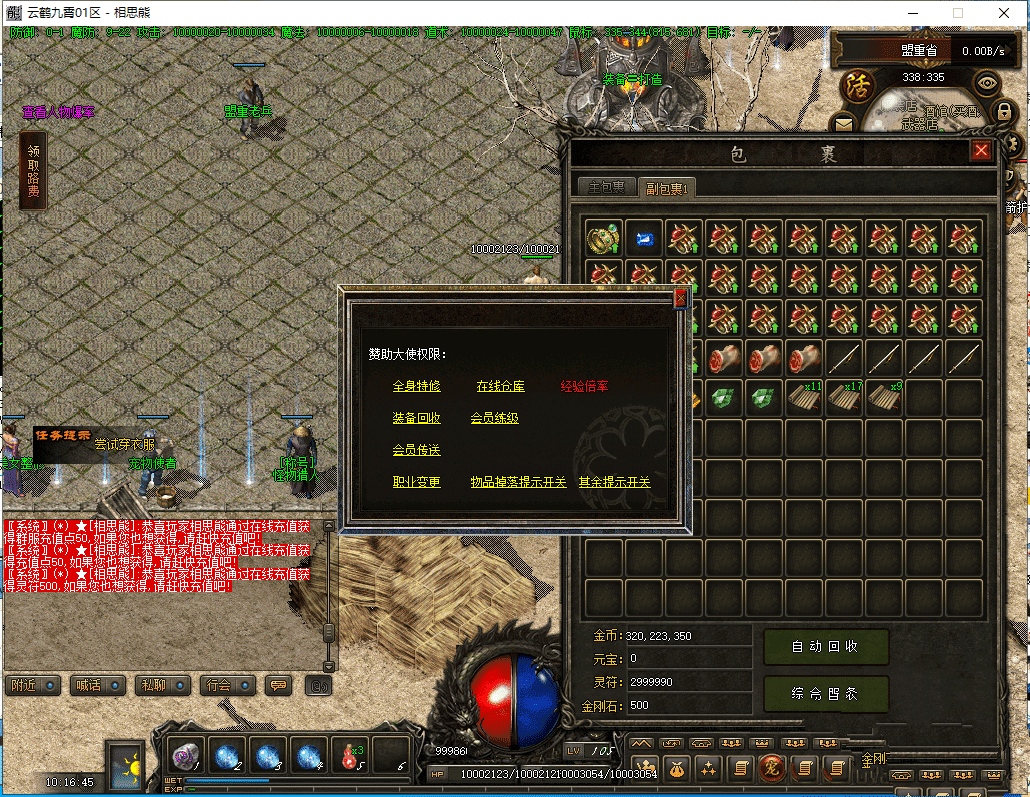Image resolution: width=1030 pixels, height=797 pixels.
Task: Select the 职业变更 class change link
Action: (416, 482)
